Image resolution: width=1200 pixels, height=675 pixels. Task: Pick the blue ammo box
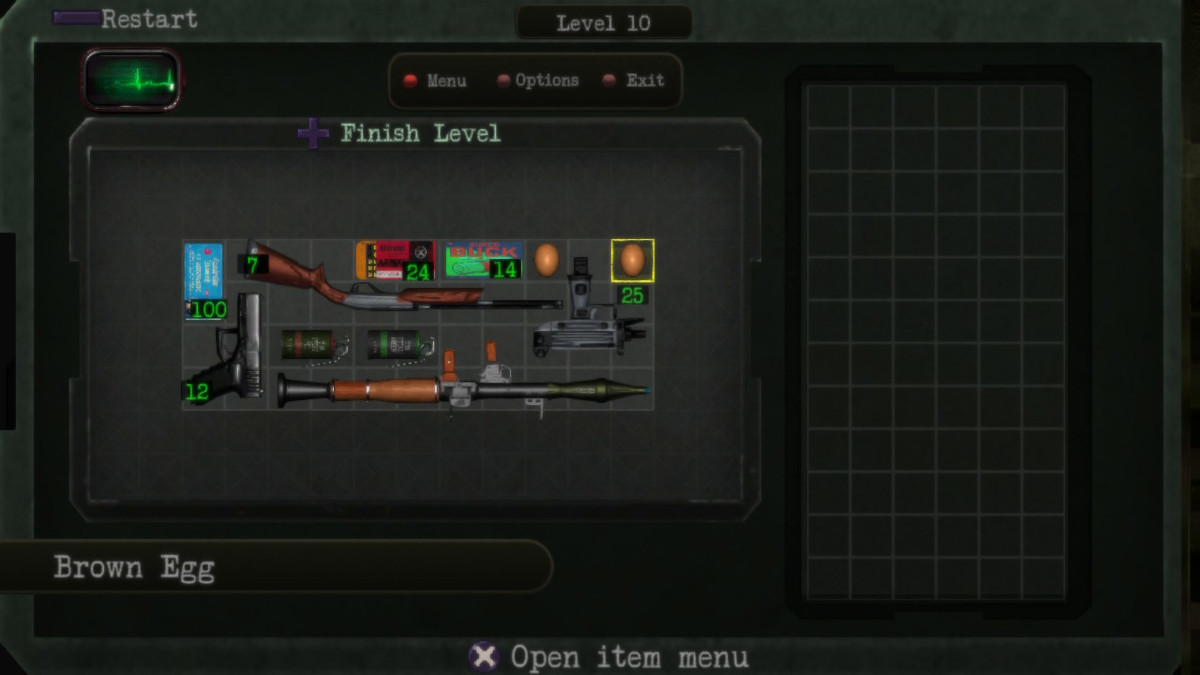(204, 273)
